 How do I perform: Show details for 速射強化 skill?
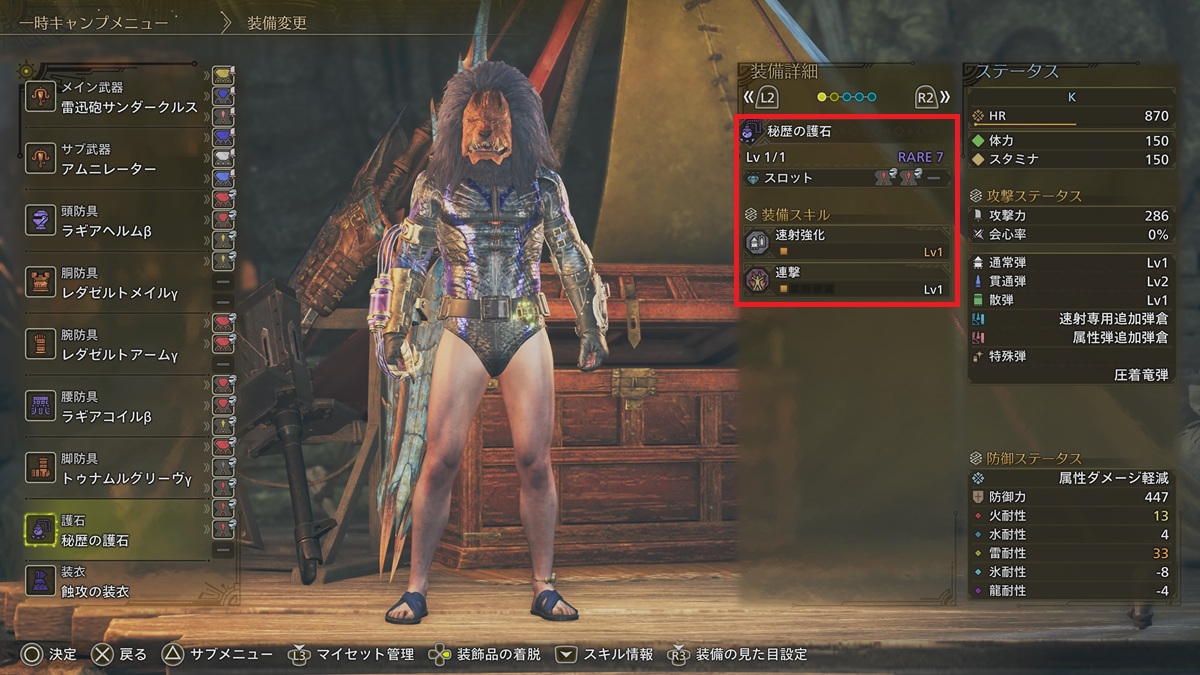(846, 243)
